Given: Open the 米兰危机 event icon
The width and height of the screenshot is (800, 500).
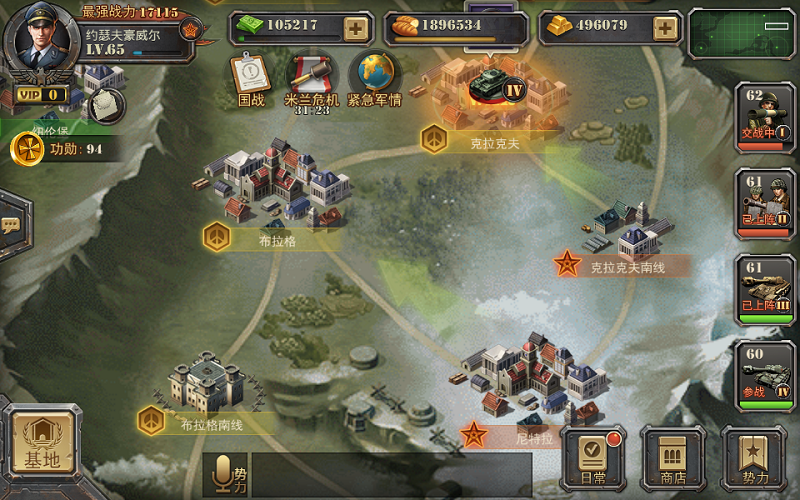Looking at the screenshot, I should (x=306, y=78).
